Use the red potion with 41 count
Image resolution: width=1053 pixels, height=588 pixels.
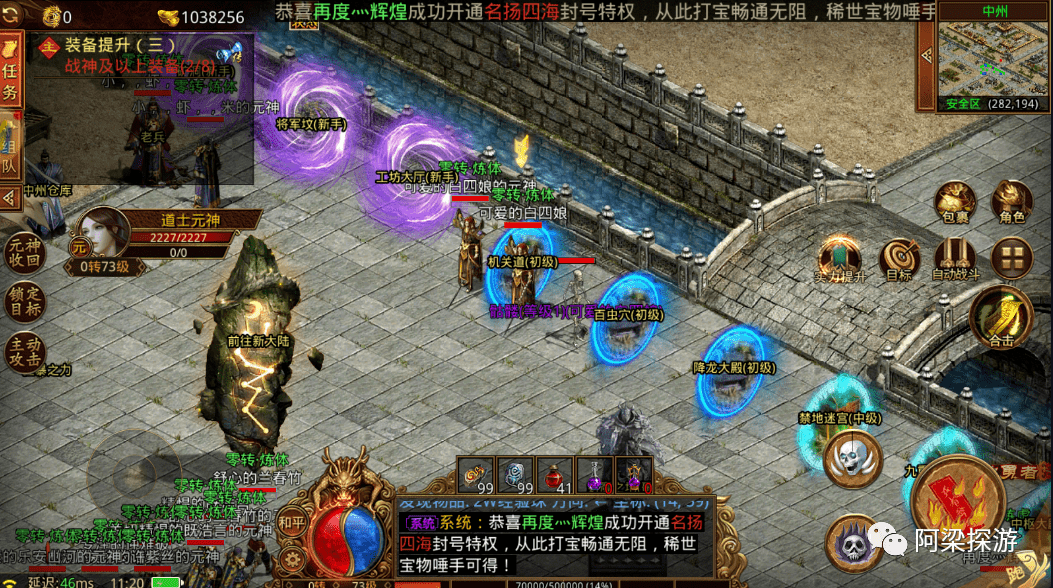554,474
